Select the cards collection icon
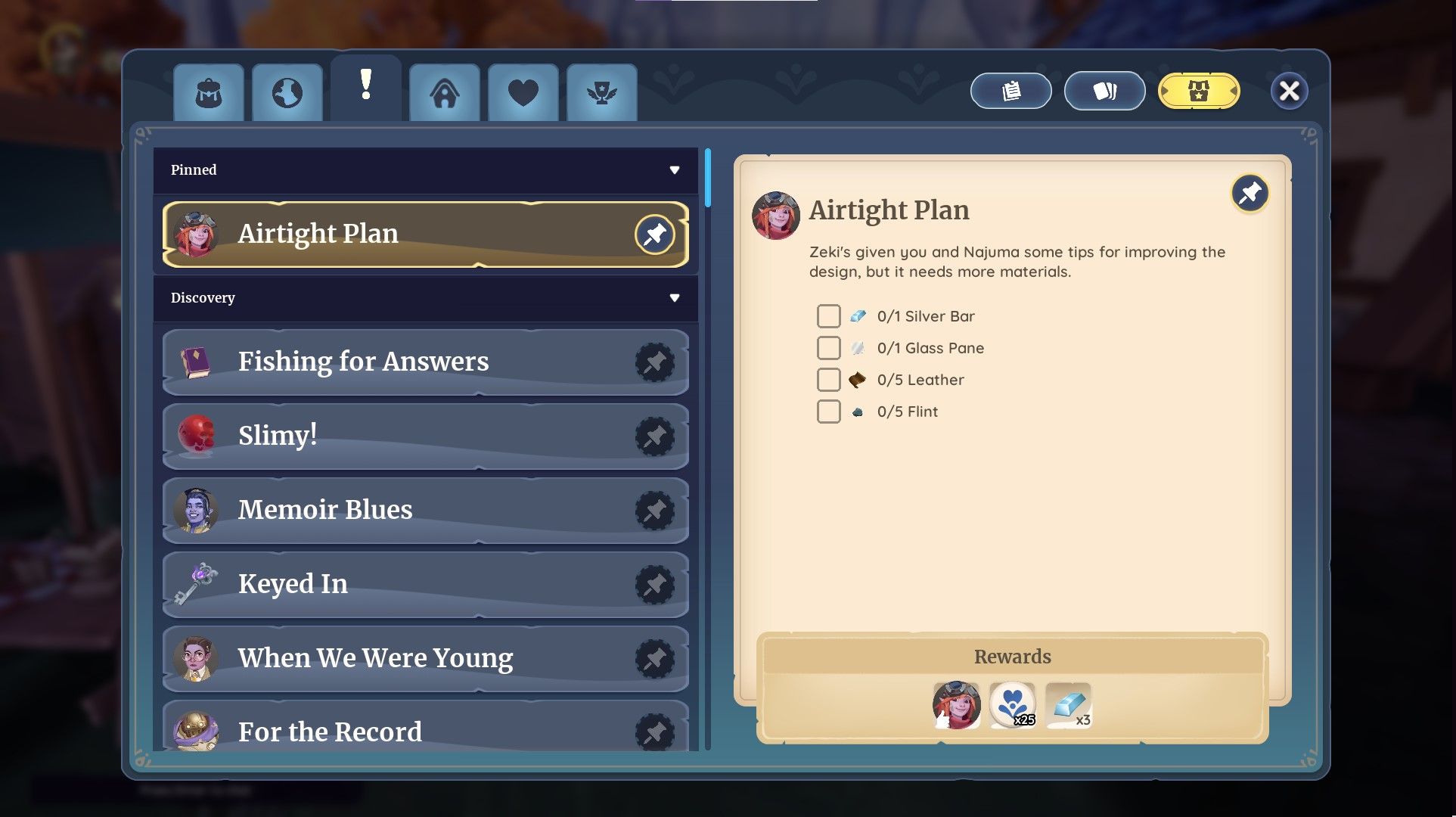 (x=1105, y=91)
